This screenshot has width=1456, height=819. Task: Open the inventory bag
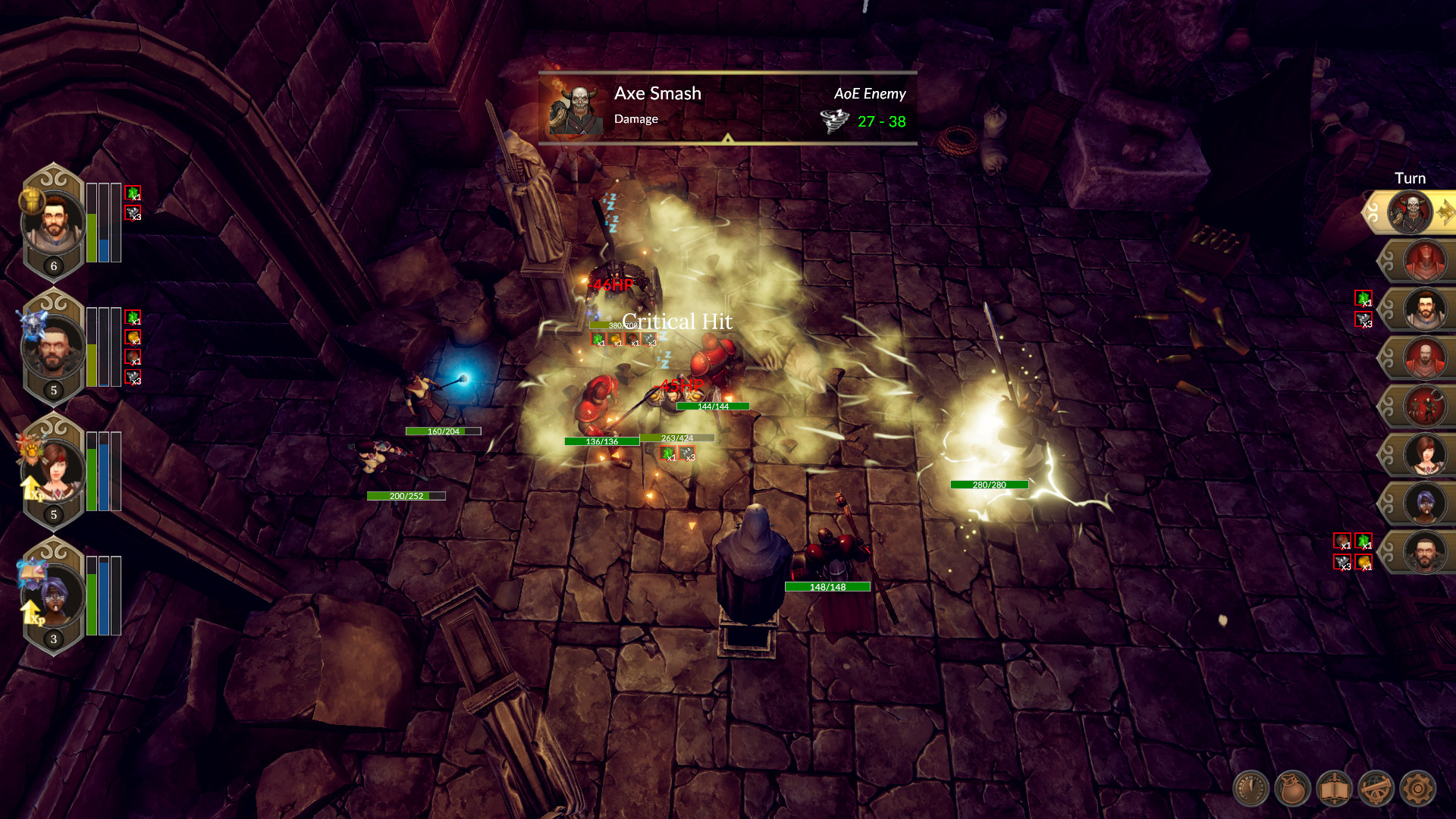[x=1292, y=789]
